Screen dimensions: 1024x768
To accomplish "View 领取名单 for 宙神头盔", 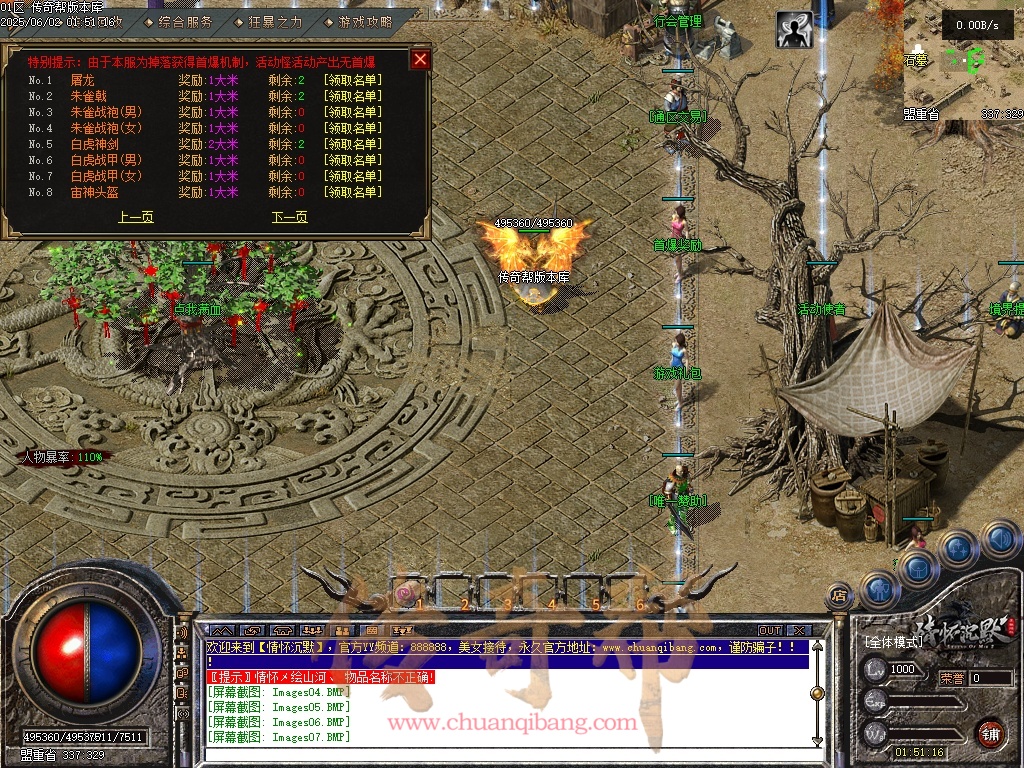I will click(x=352, y=192).
